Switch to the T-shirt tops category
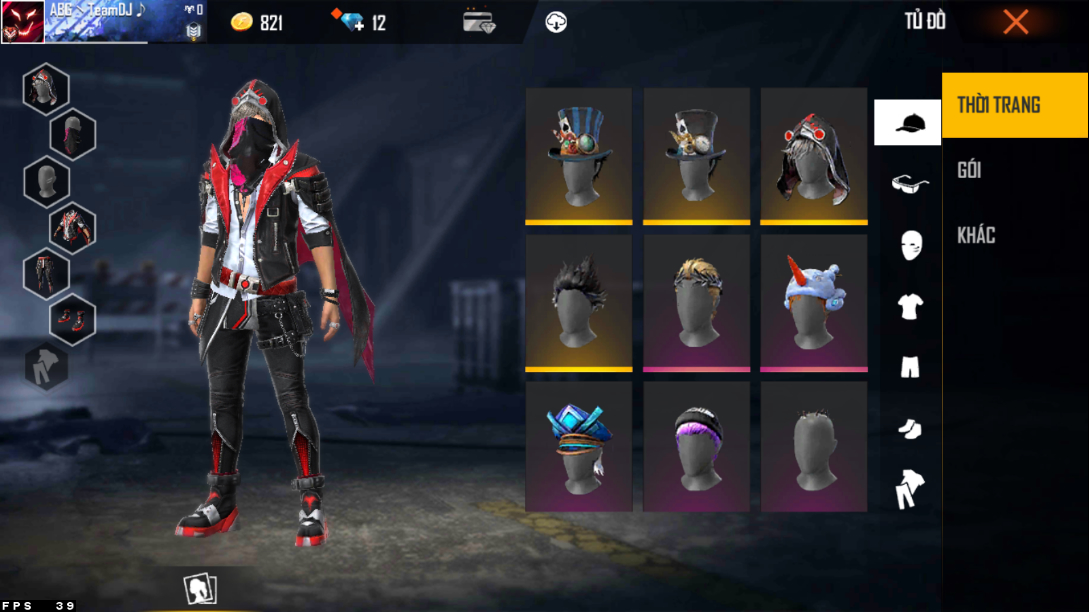The width and height of the screenshot is (1089, 612). click(x=909, y=306)
